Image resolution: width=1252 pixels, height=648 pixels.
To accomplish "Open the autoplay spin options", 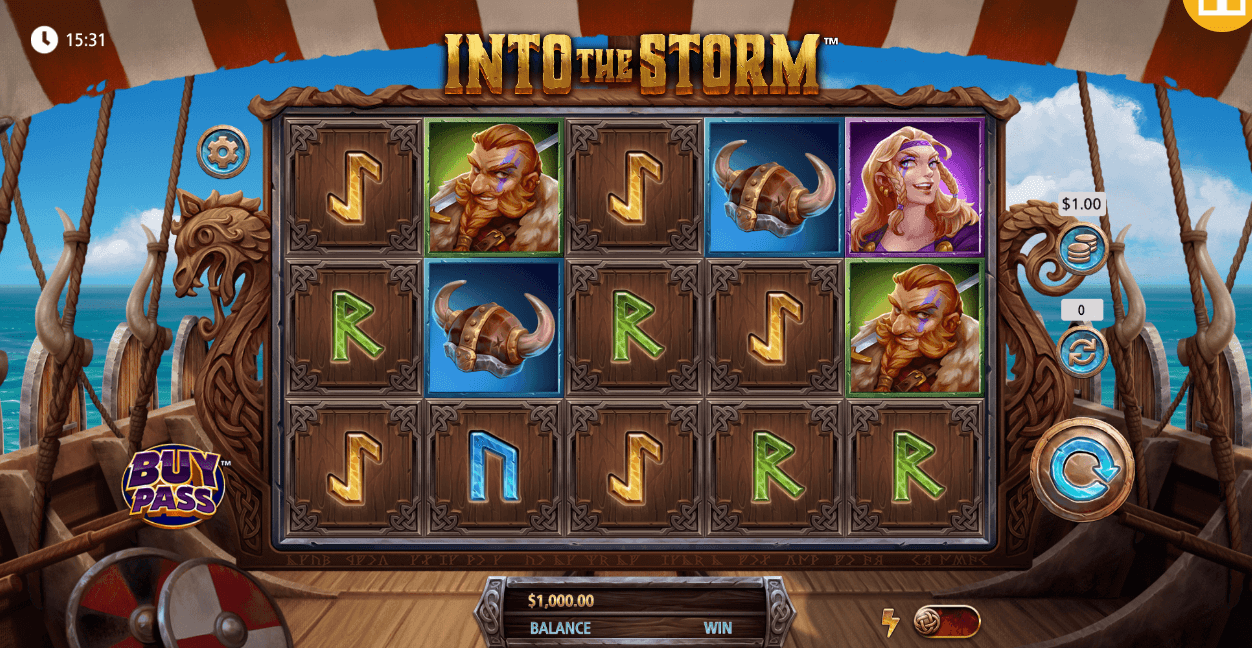I will (1082, 352).
